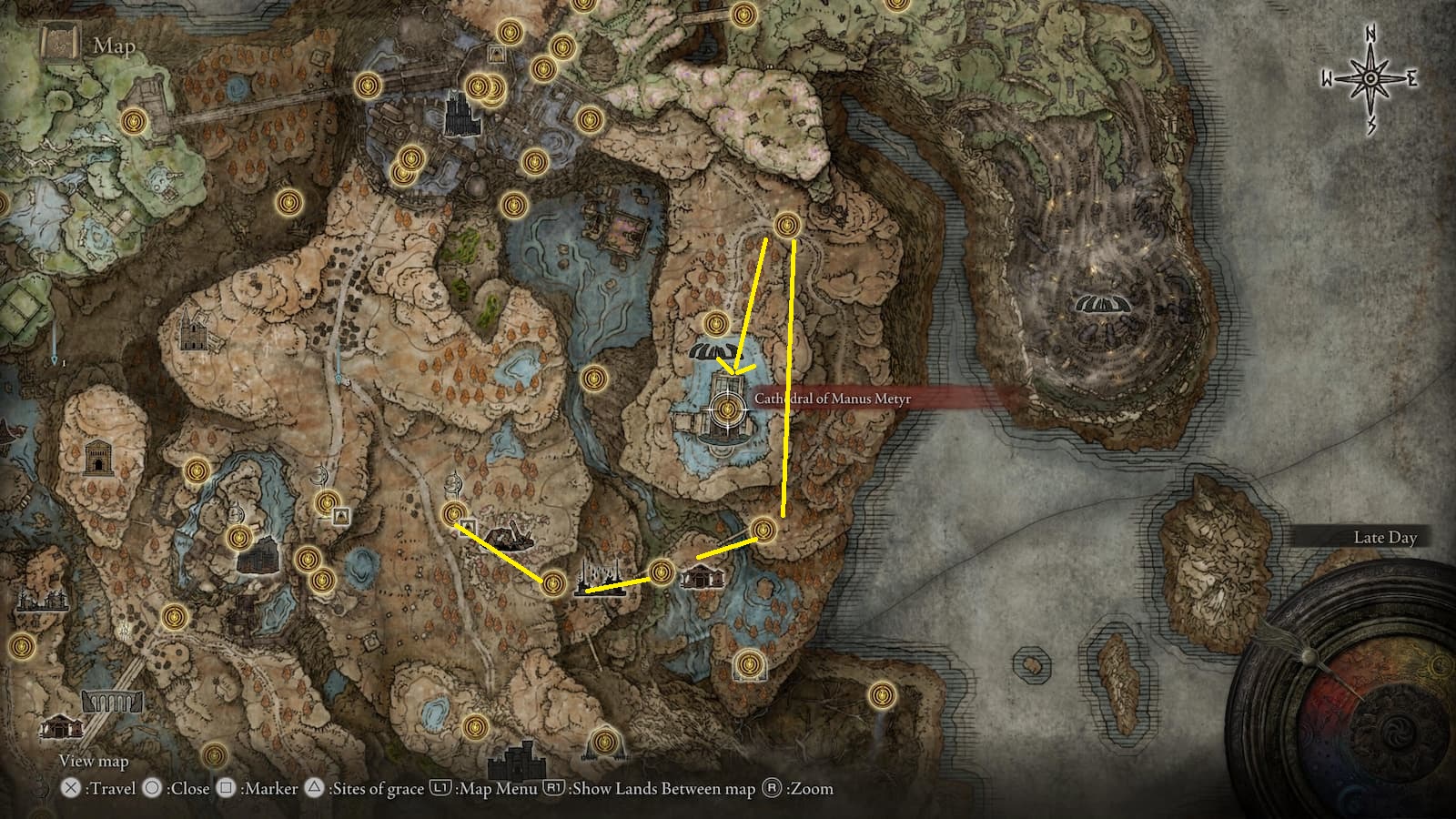Click the View map label at bottom left
Viewport: 1456px width, 819px height.
94,760
